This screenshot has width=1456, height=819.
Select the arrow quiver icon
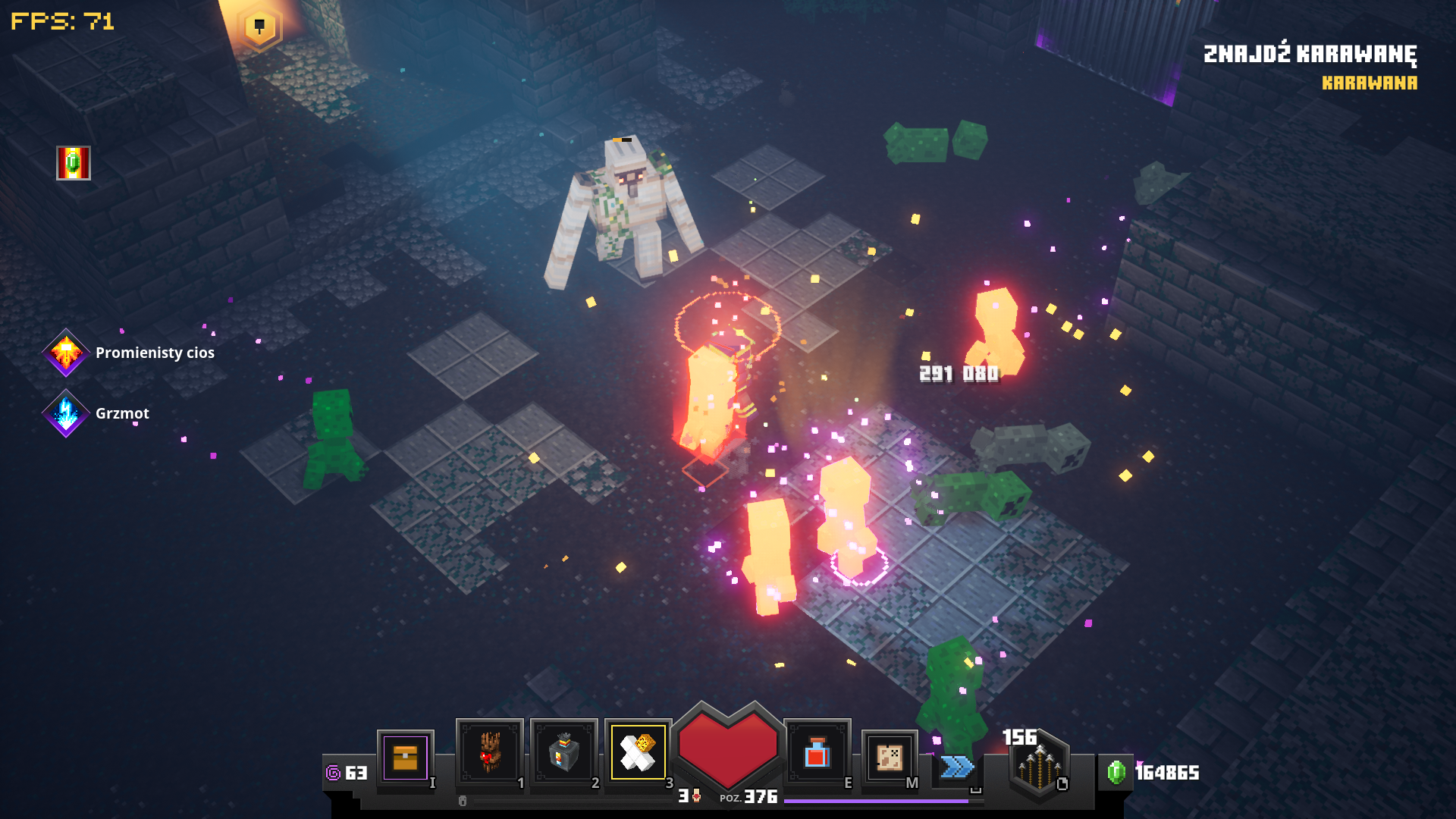tap(1038, 765)
